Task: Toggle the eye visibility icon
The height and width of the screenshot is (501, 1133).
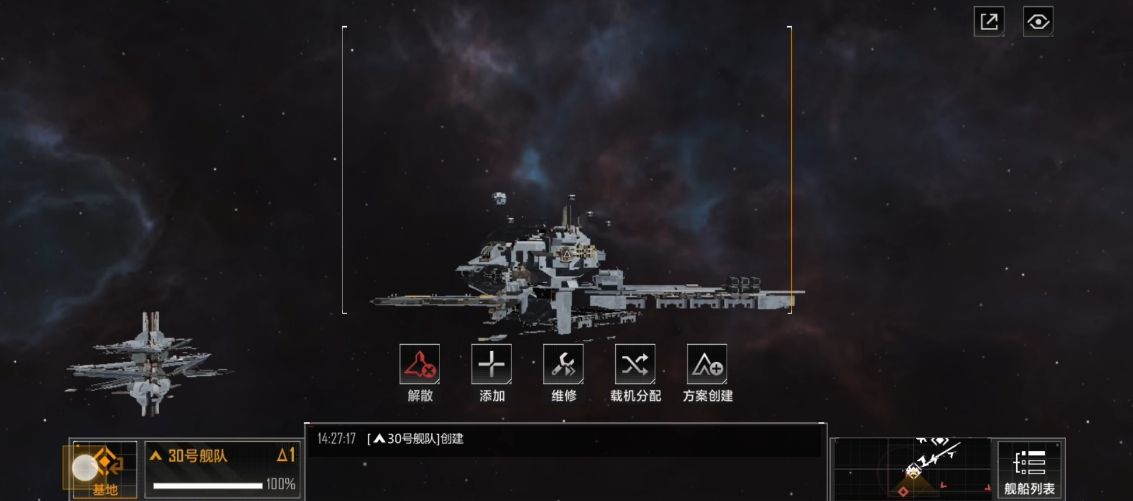Action: click(1038, 22)
